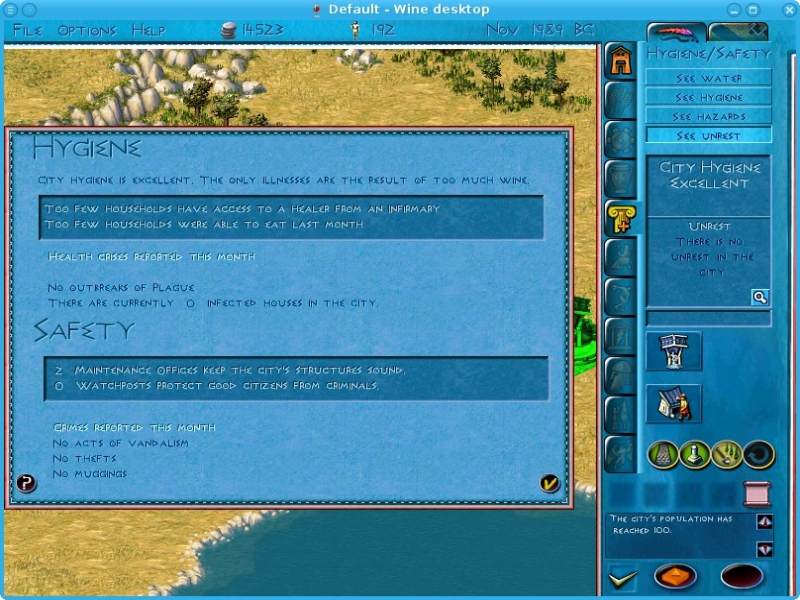Open the message scroll icon

coord(757,493)
